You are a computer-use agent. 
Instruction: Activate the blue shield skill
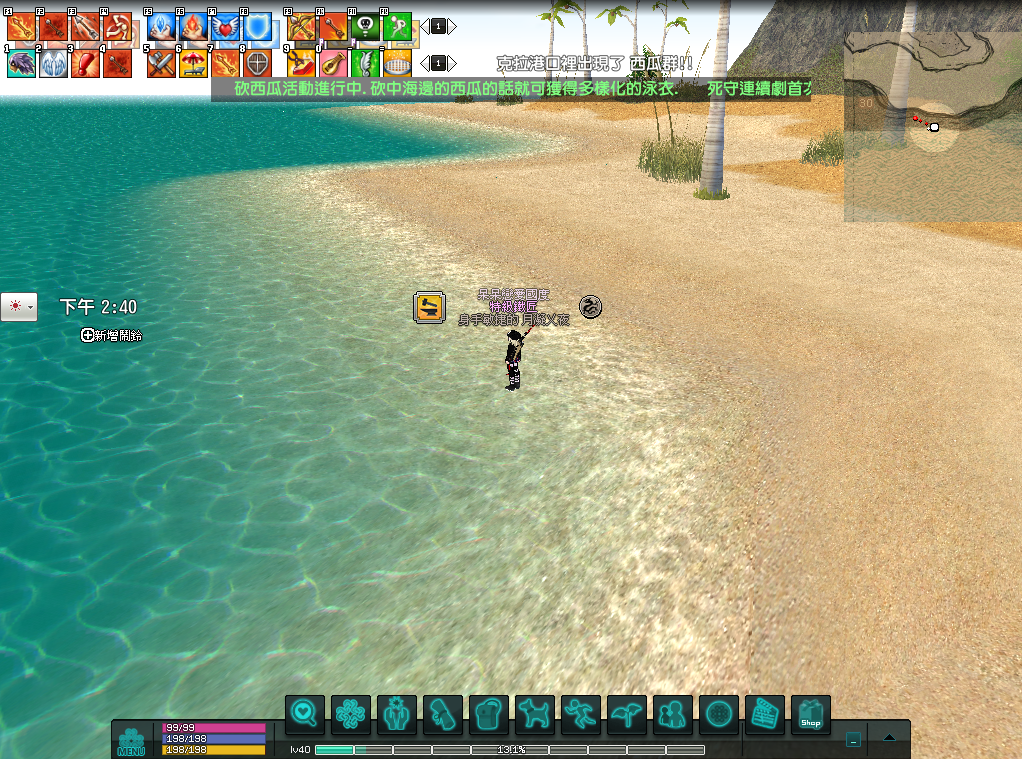tap(257, 26)
